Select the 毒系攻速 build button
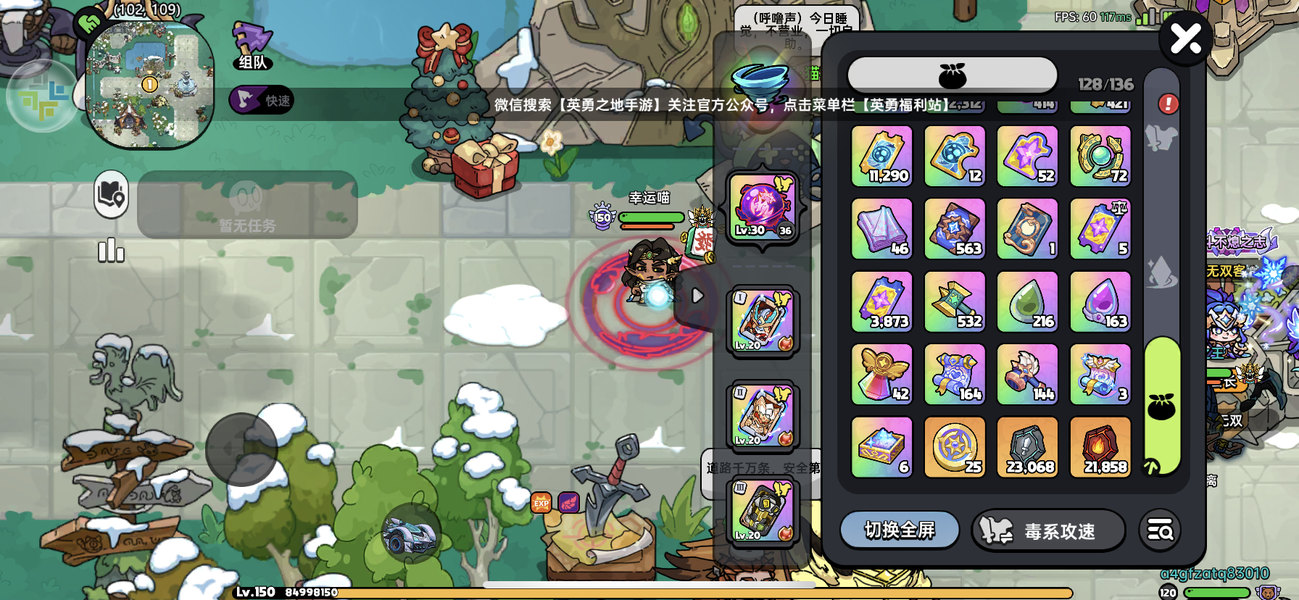 click(1048, 531)
